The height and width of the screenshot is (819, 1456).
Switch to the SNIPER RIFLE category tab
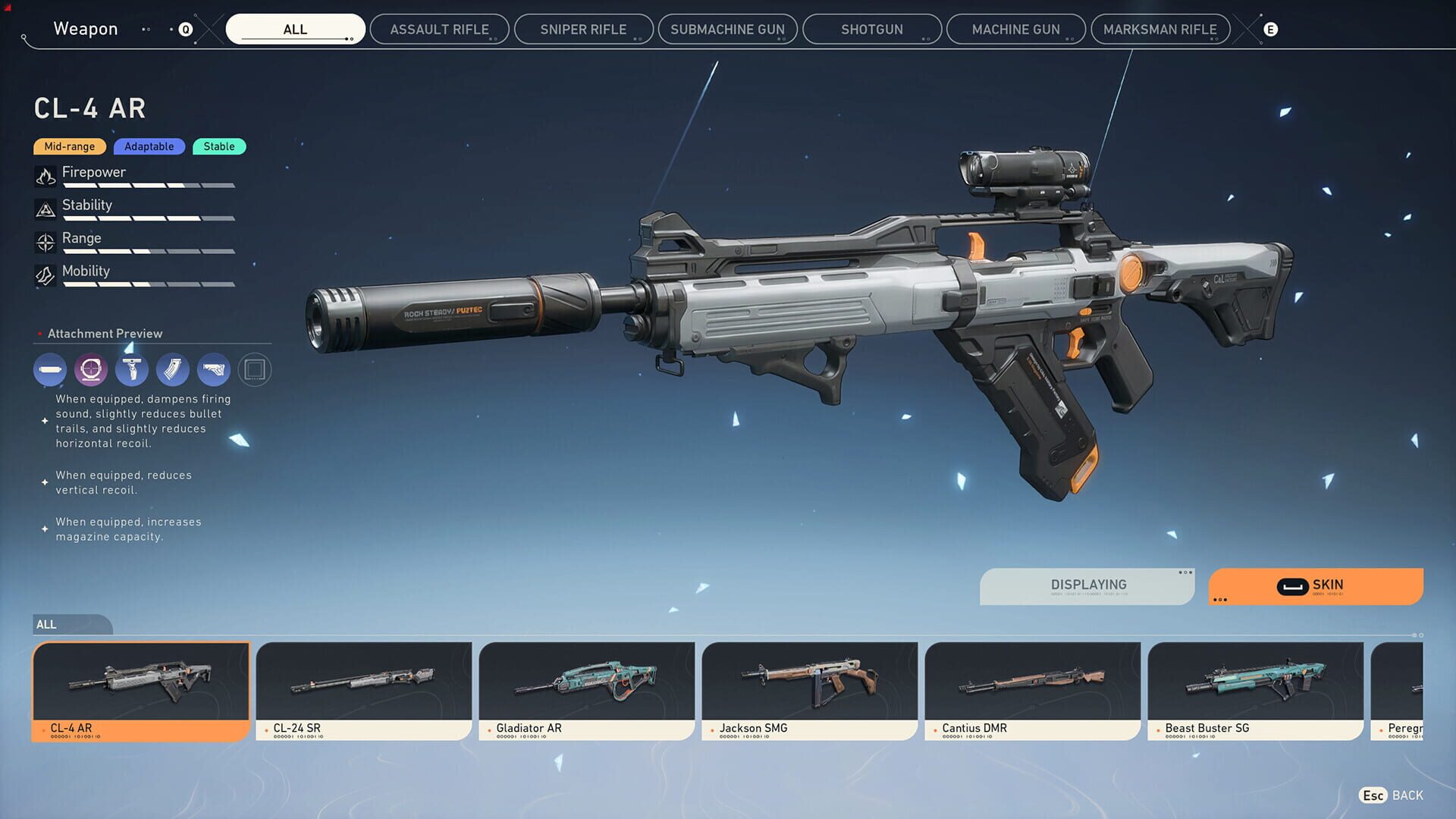pyautogui.click(x=583, y=29)
